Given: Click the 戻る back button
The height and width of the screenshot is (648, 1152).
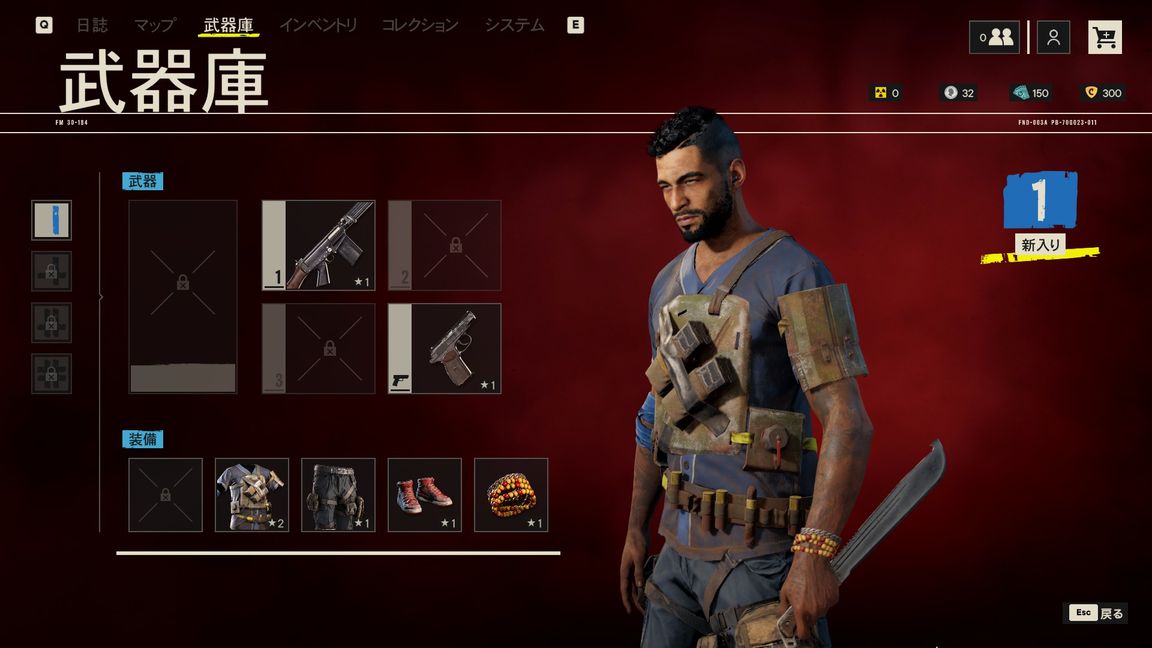Looking at the screenshot, I should [x=1097, y=613].
